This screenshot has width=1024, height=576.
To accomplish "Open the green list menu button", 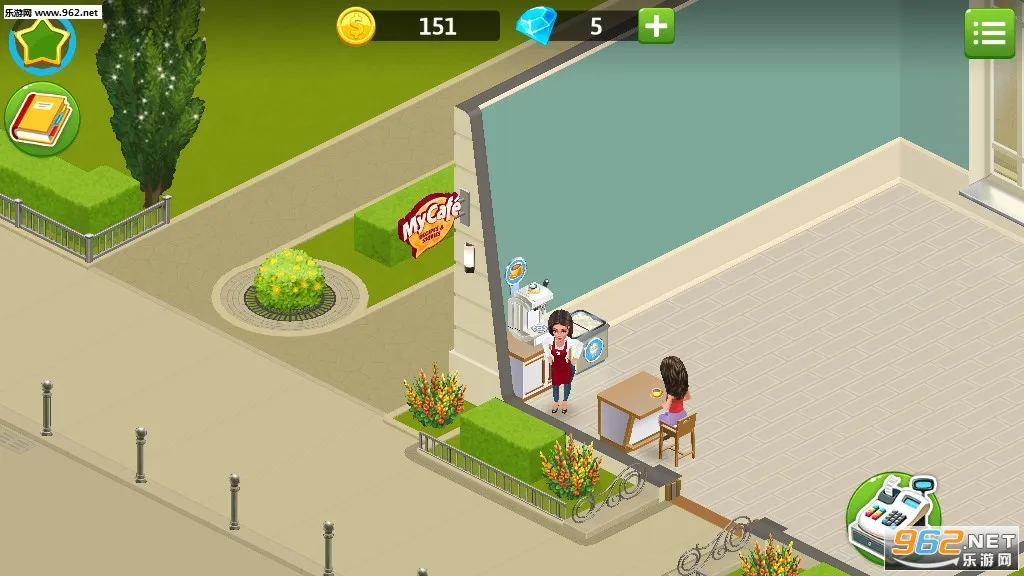I will [x=988, y=34].
